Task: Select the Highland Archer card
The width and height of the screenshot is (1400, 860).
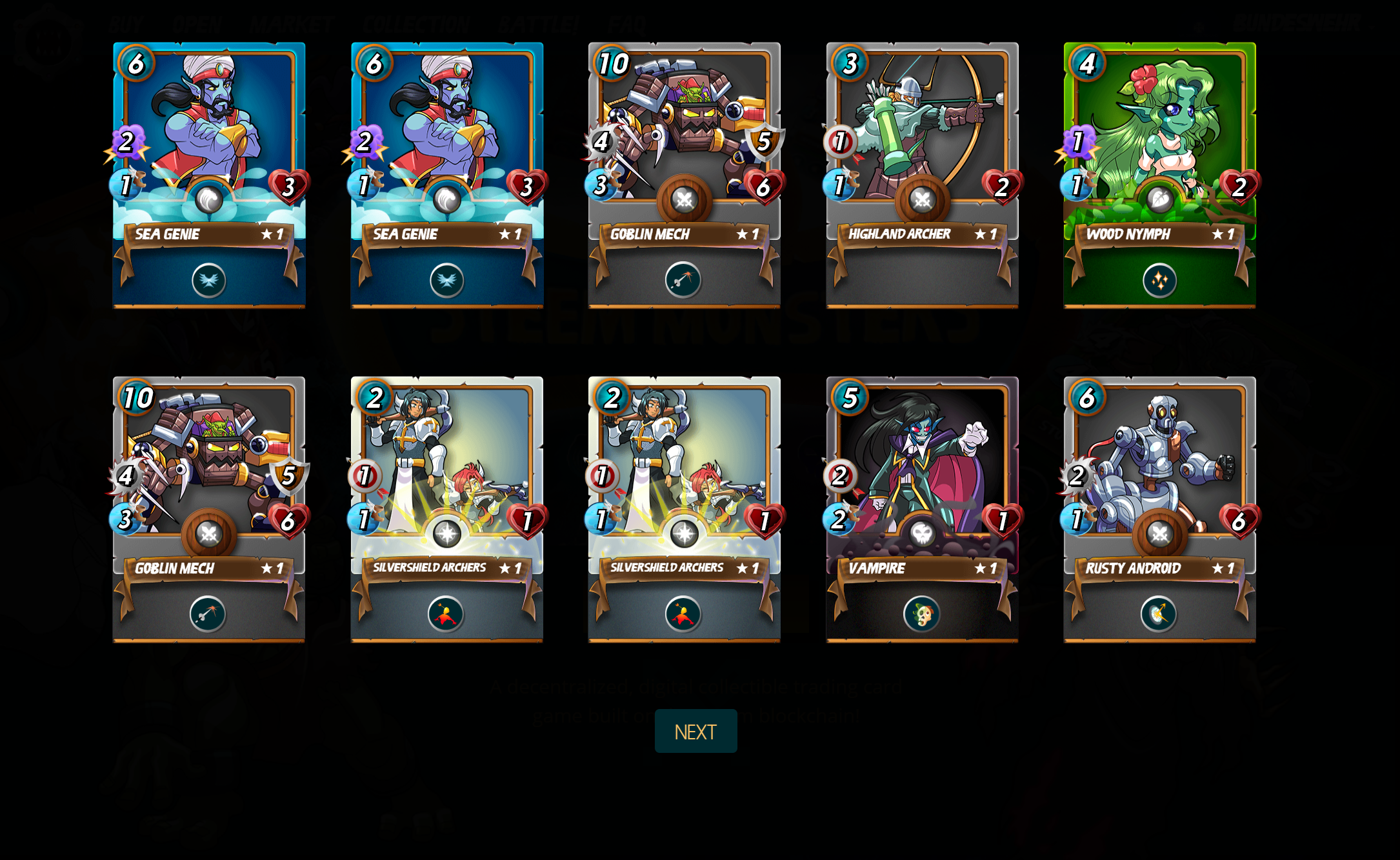Action: pos(922,174)
